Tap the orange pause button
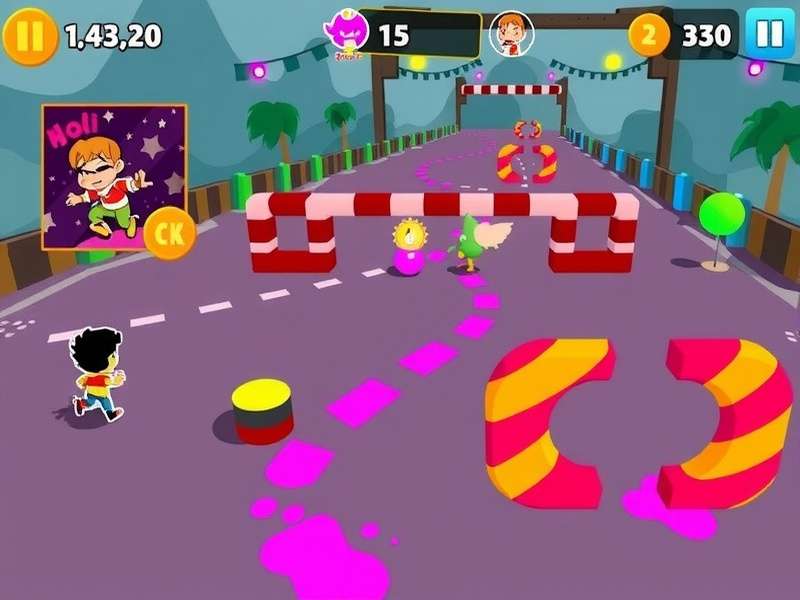The height and width of the screenshot is (600, 800). 30,36
